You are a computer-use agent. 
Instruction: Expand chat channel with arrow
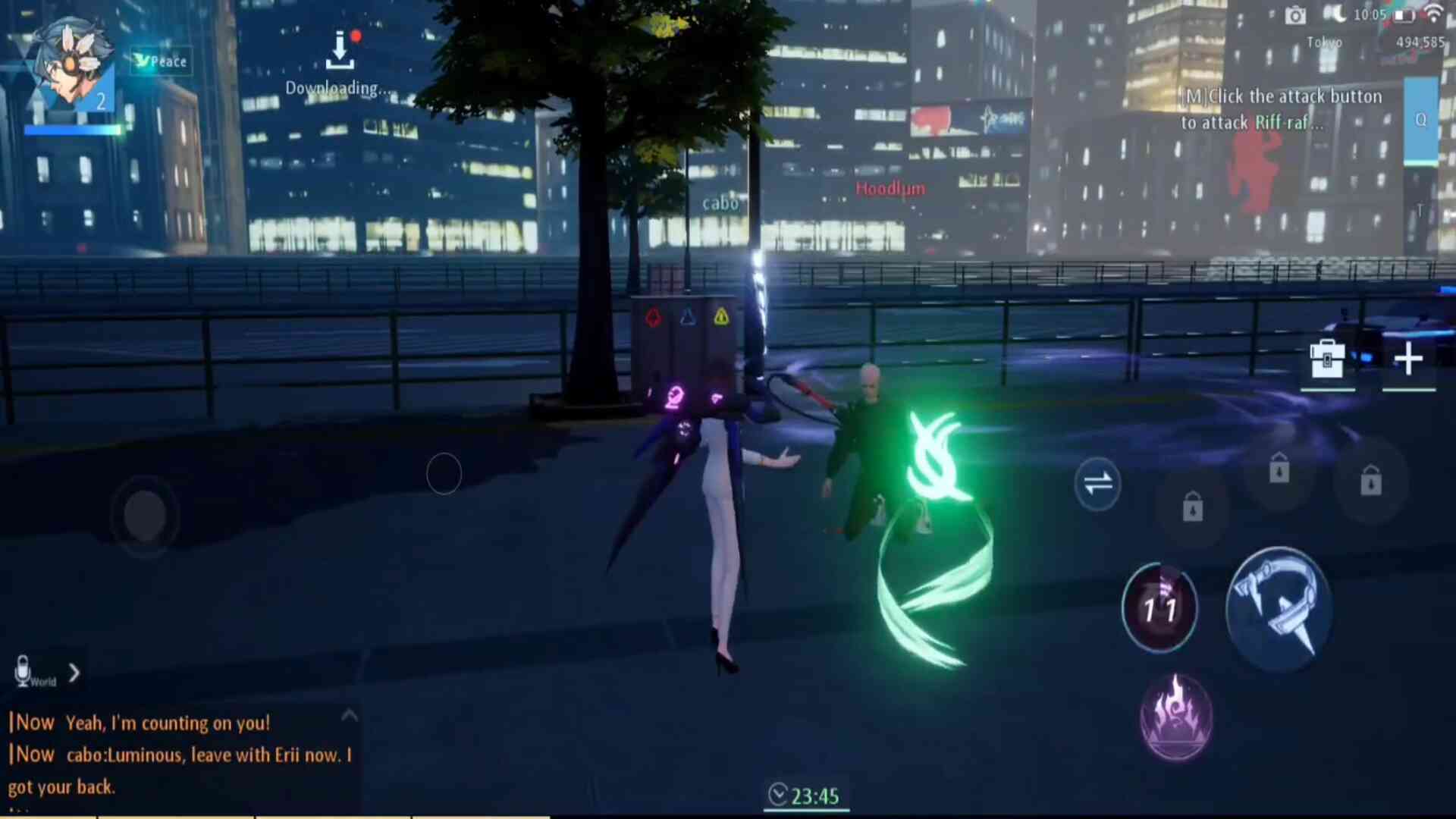click(x=74, y=673)
